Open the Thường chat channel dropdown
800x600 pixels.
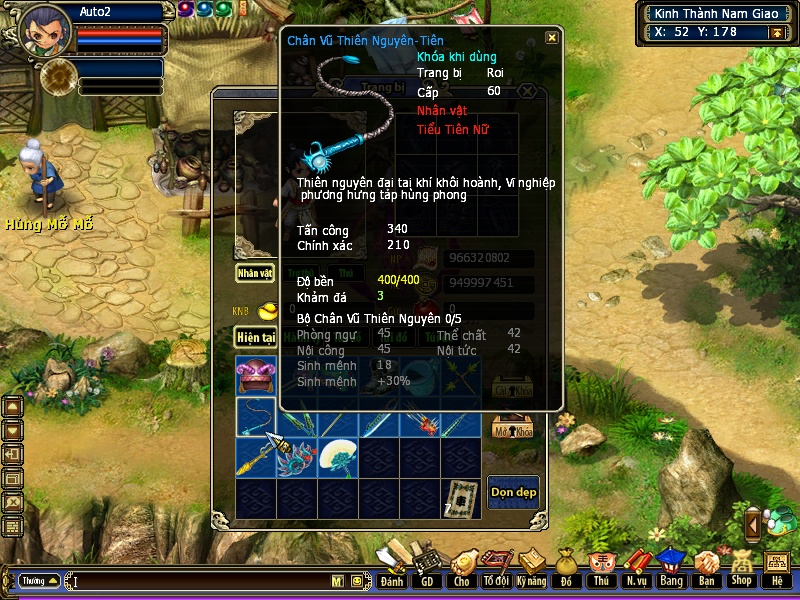point(40,580)
